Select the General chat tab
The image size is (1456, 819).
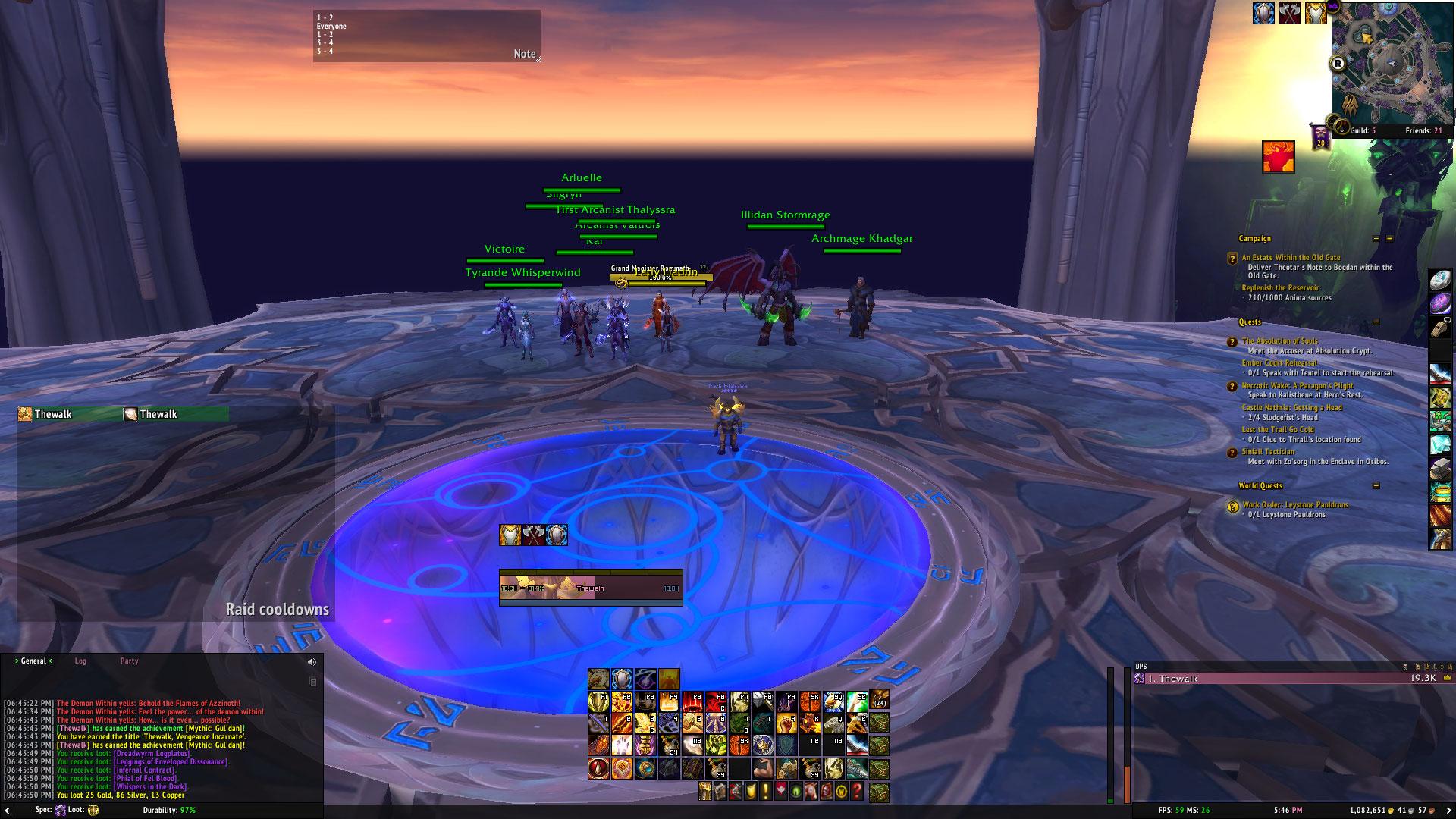[x=33, y=661]
